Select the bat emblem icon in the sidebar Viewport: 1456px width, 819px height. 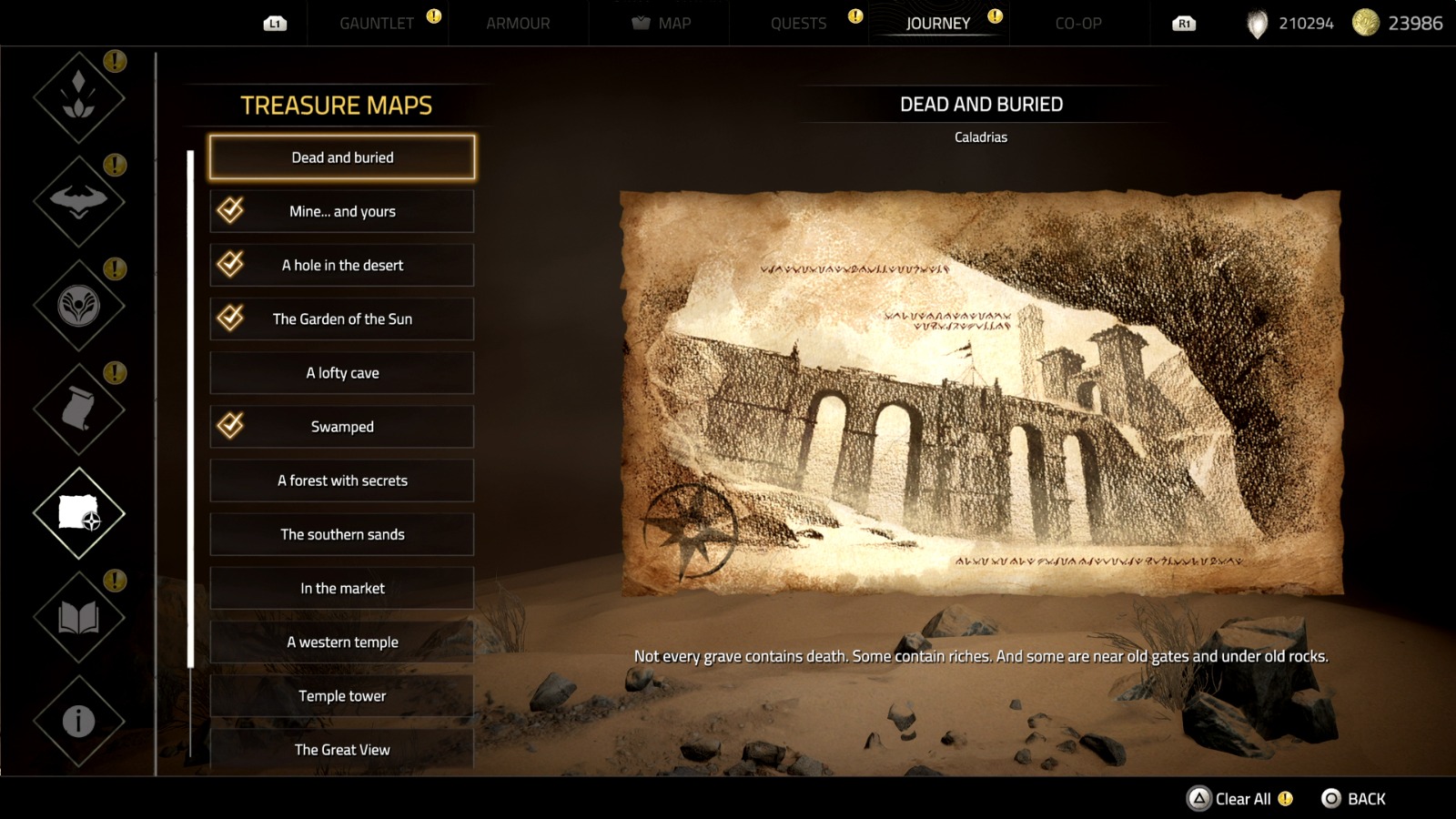click(78, 200)
